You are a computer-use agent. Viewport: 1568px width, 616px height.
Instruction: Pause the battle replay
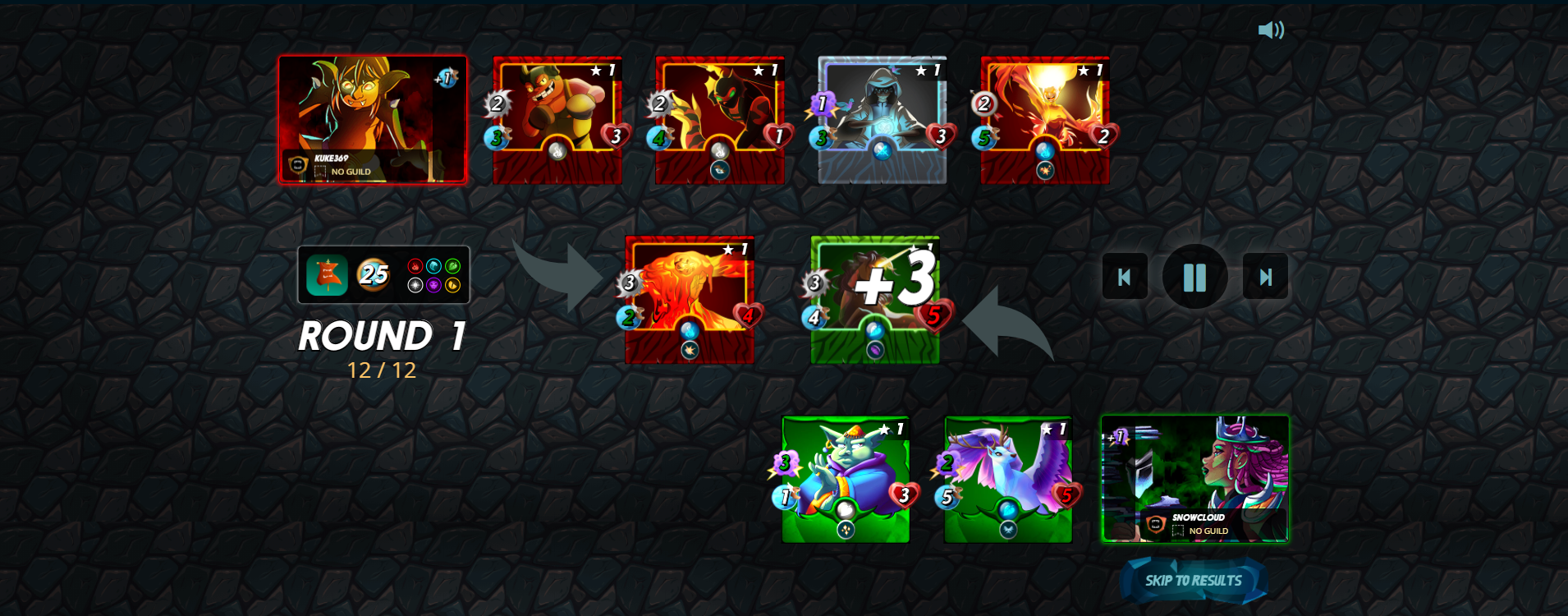pyautogui.click(x=1195, y=277)
